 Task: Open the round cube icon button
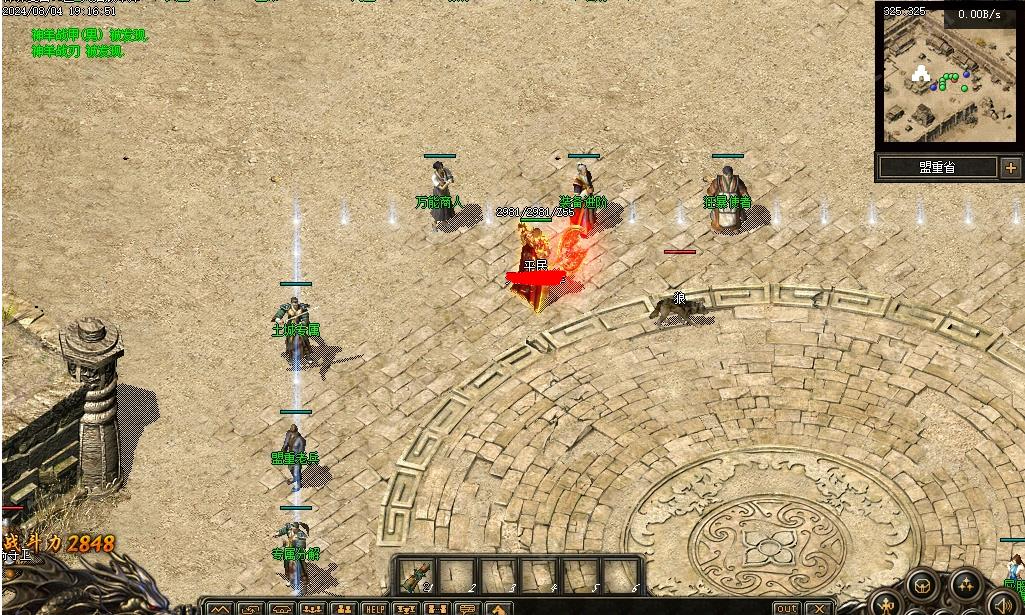[923, 587]
